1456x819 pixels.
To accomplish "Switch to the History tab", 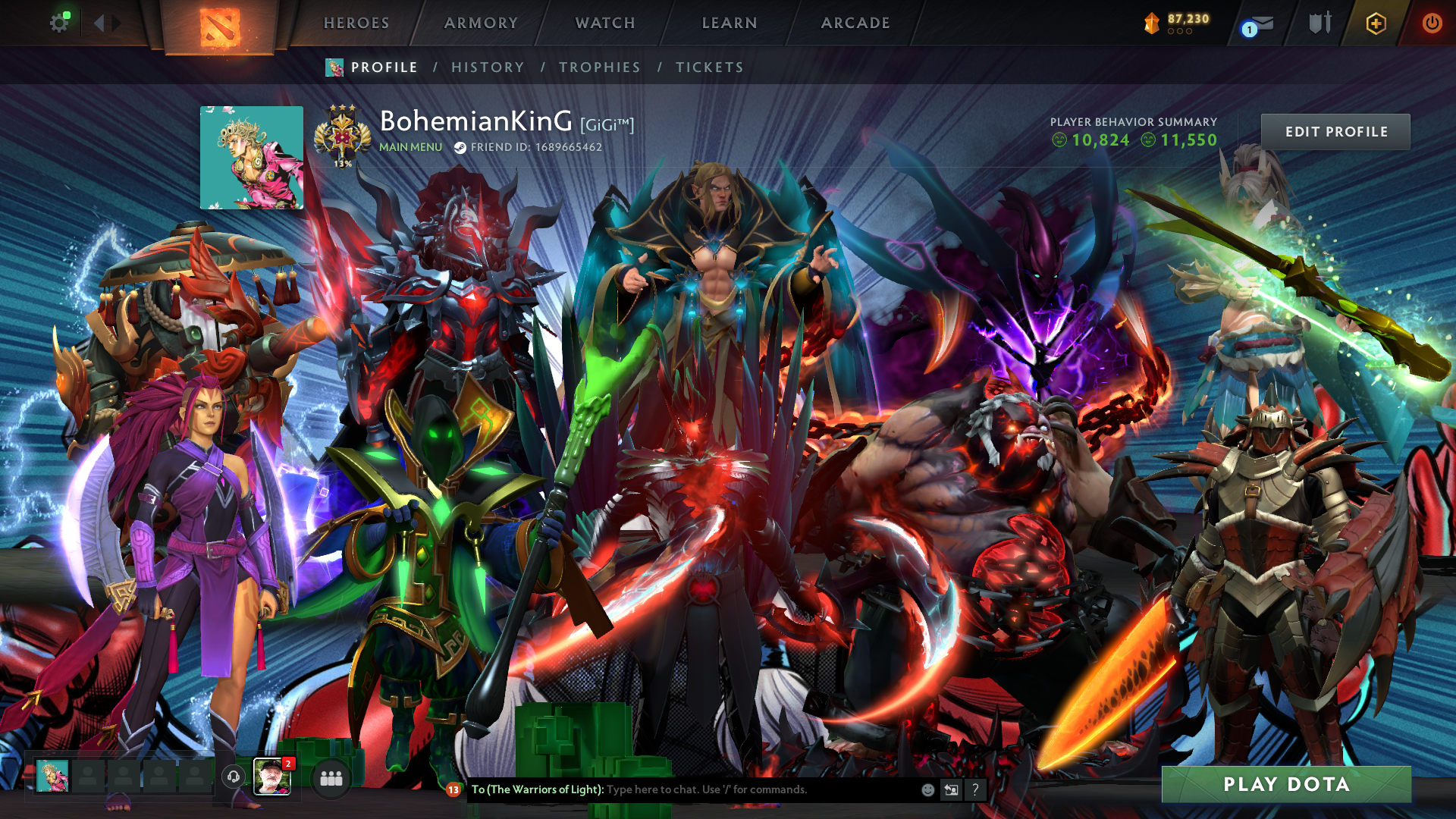I will click(488, 67).
